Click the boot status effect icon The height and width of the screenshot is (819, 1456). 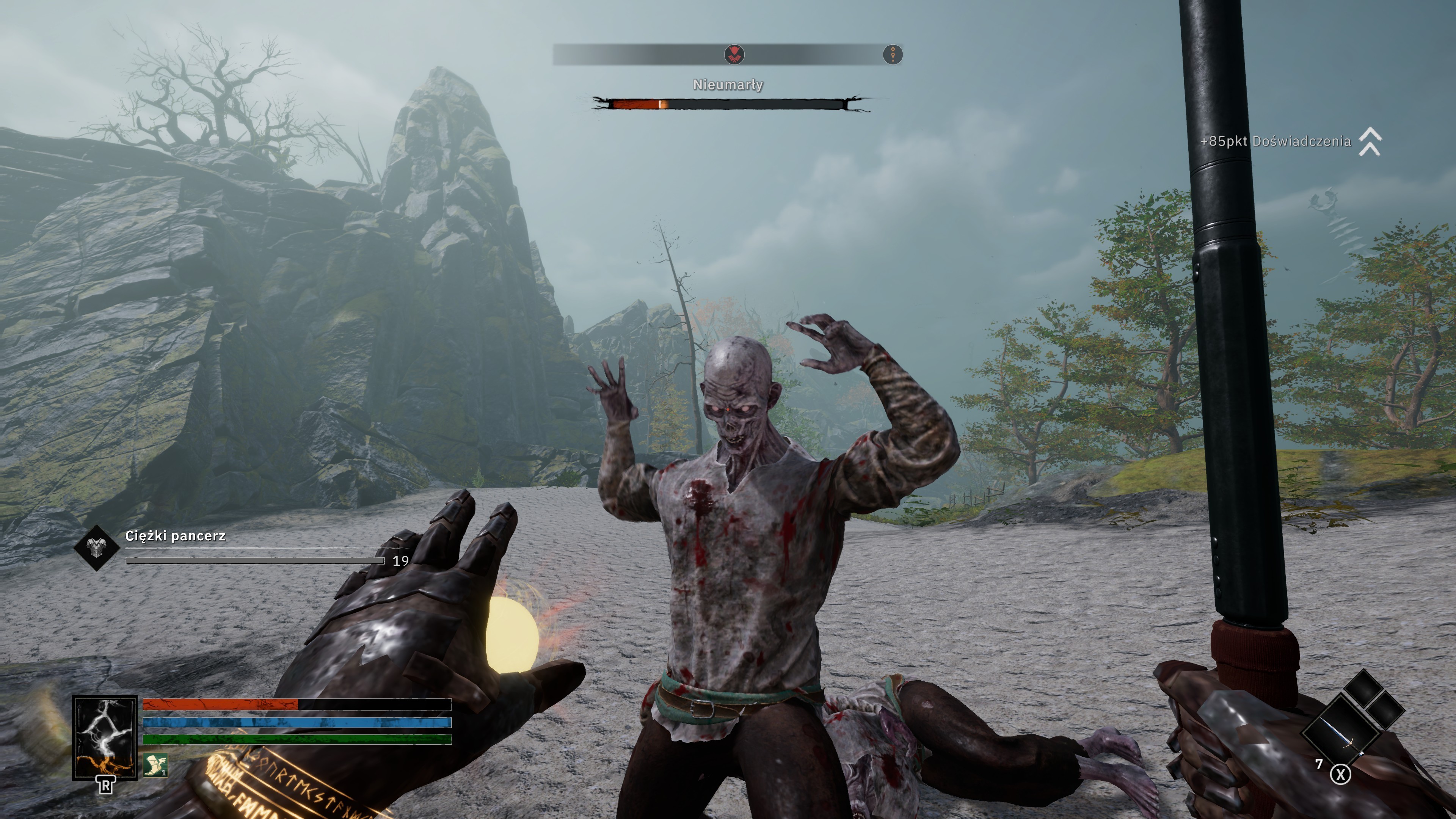[x=155, y=765]
